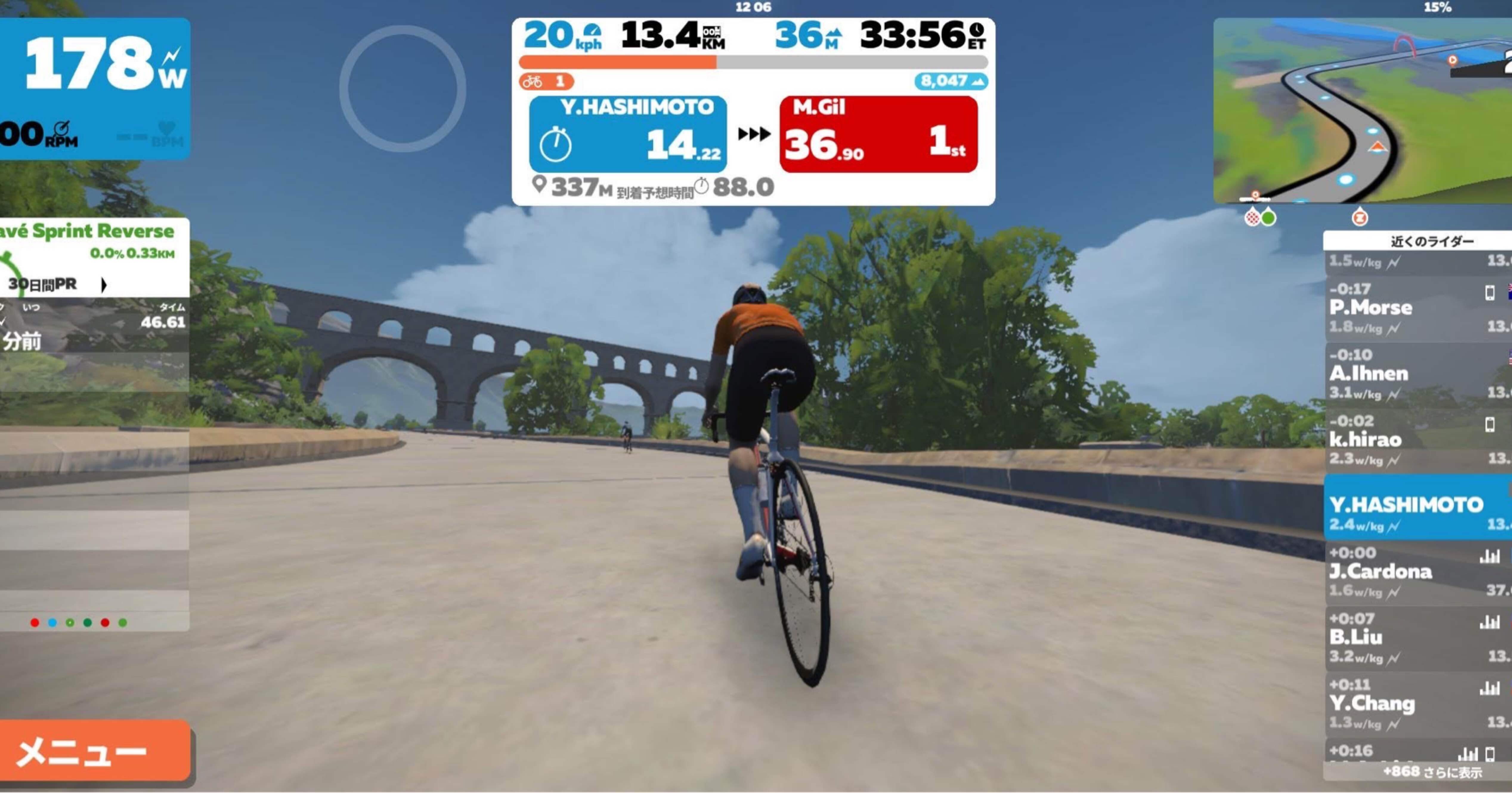Expand the 30日間PR arrow
Image resolution: width=1512 pixels, height=793 pixels.
pos(104,285)
